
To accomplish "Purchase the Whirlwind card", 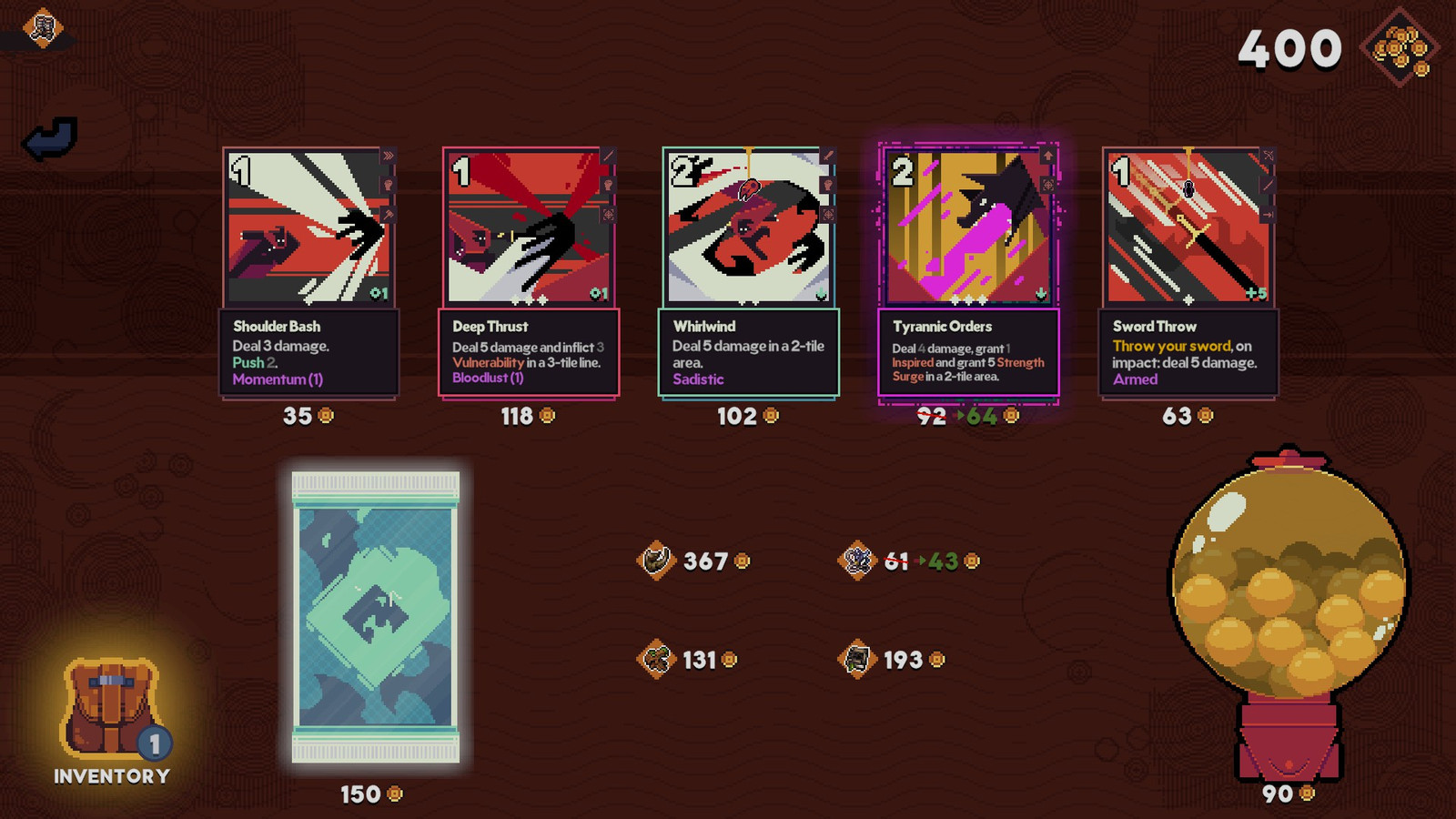I will (749, 273).
